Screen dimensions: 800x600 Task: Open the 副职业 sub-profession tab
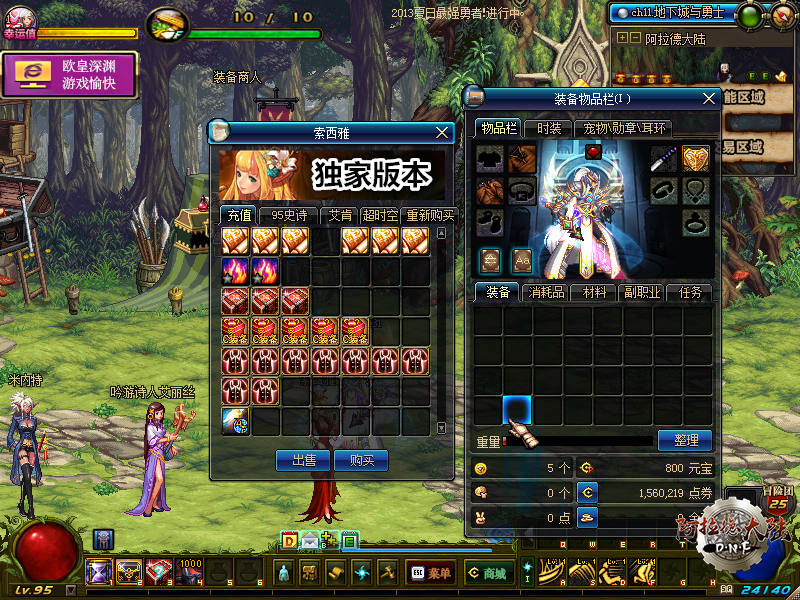coord(641,292)
